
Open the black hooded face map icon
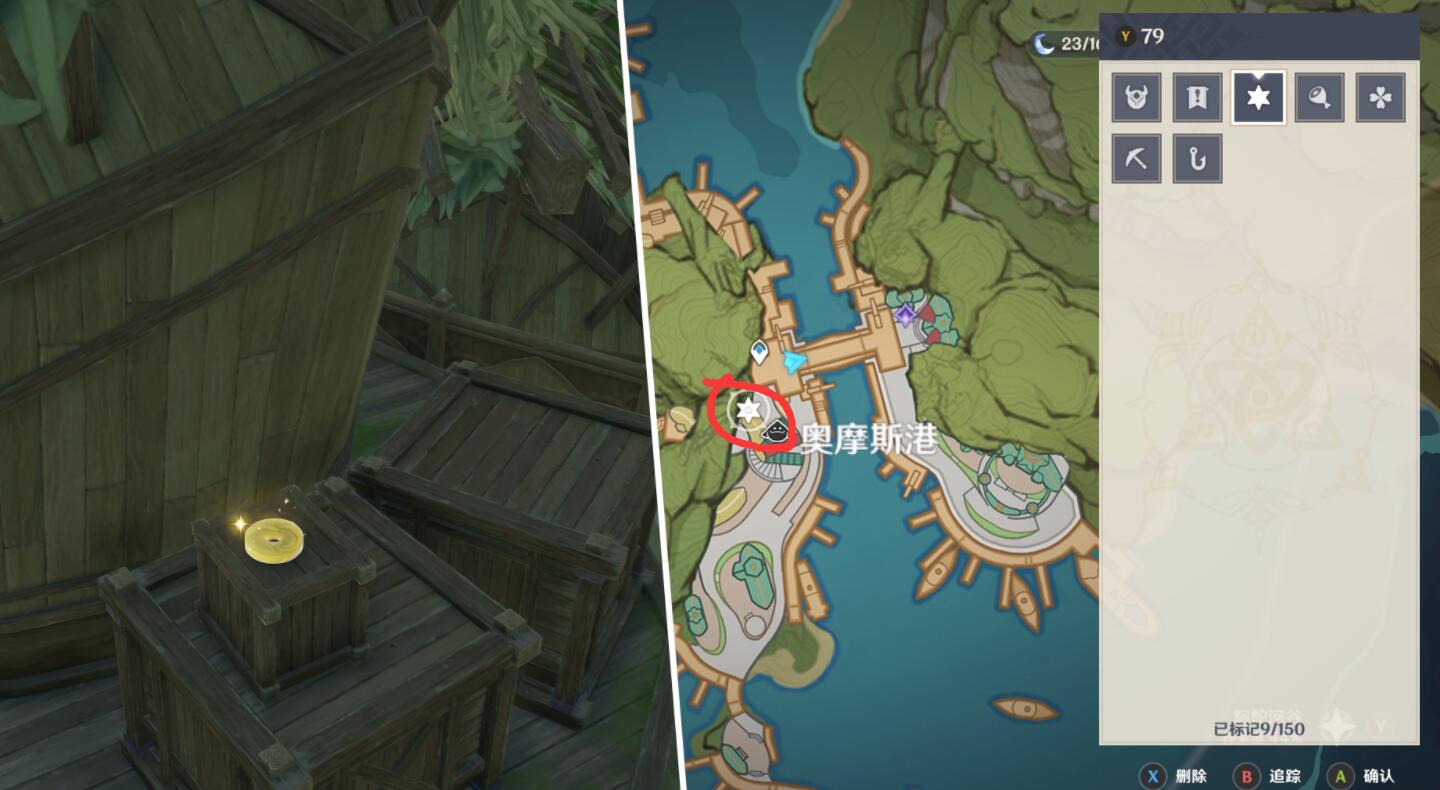tap(774, 433)
